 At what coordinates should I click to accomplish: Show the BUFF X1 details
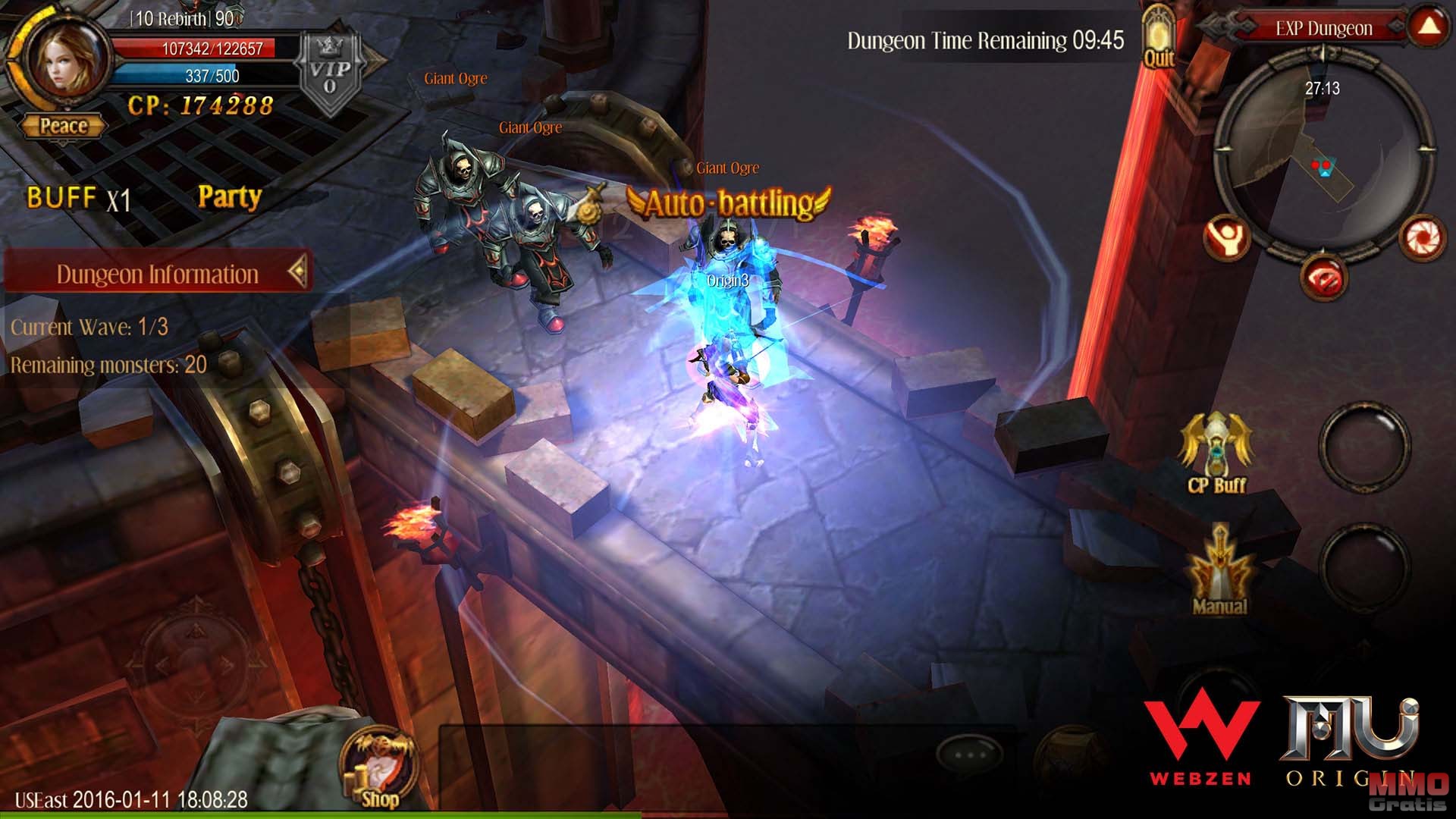(x=78, y=199)
